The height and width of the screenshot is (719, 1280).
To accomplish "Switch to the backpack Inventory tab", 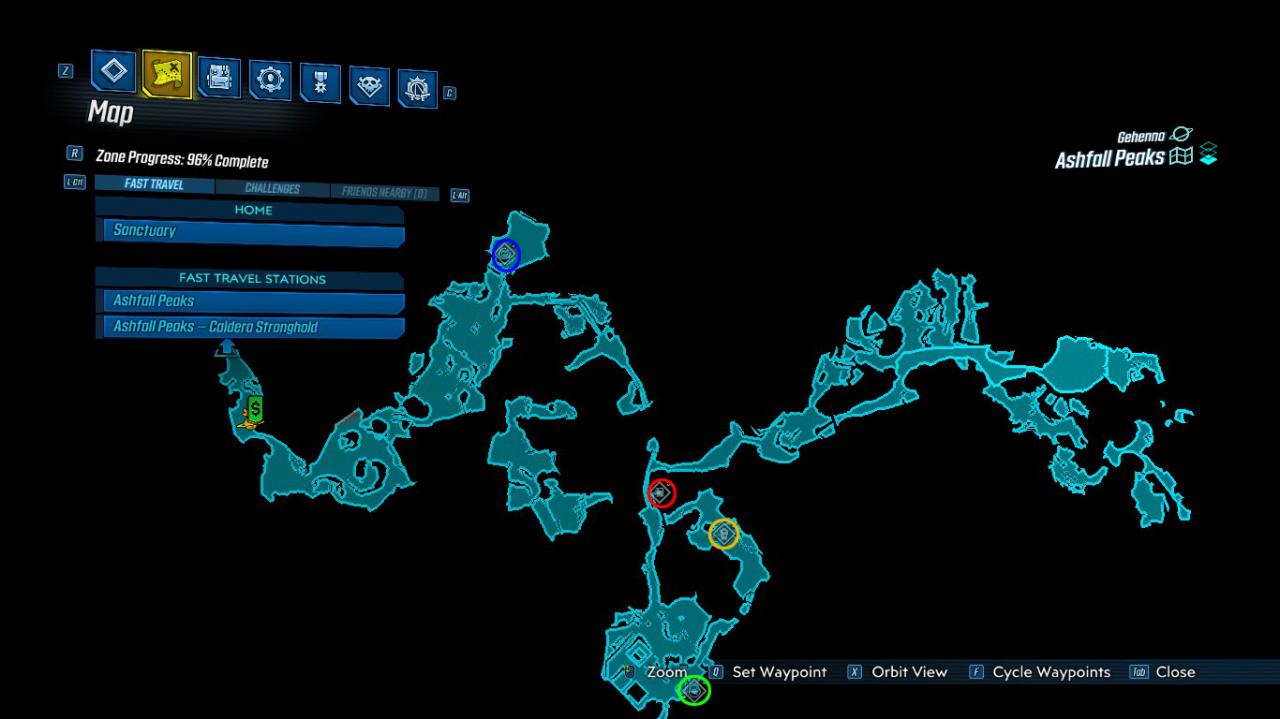I will 219,77.
